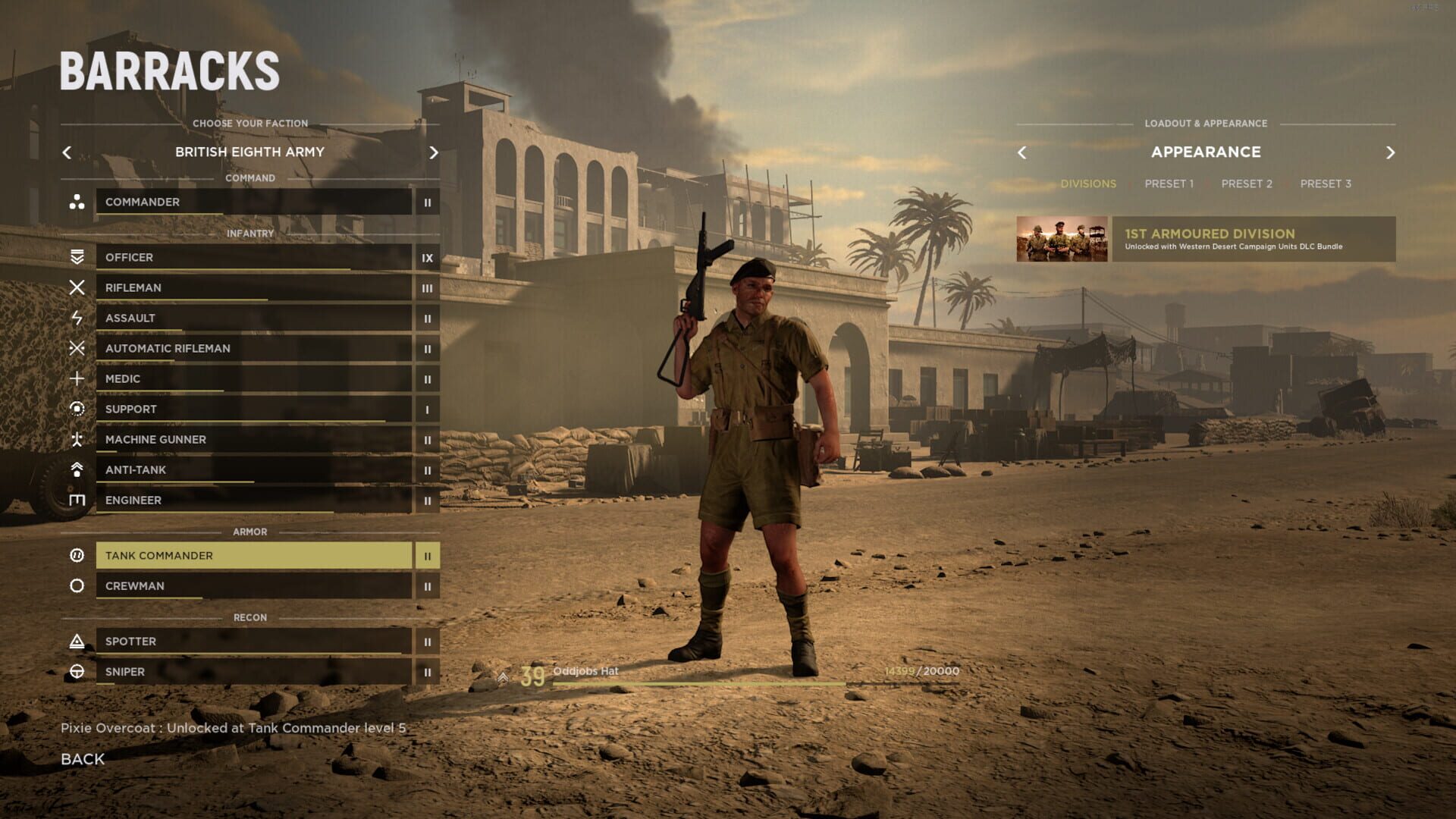Click the left arrow to change faction
1456x819 pixels.
(67, 152)
